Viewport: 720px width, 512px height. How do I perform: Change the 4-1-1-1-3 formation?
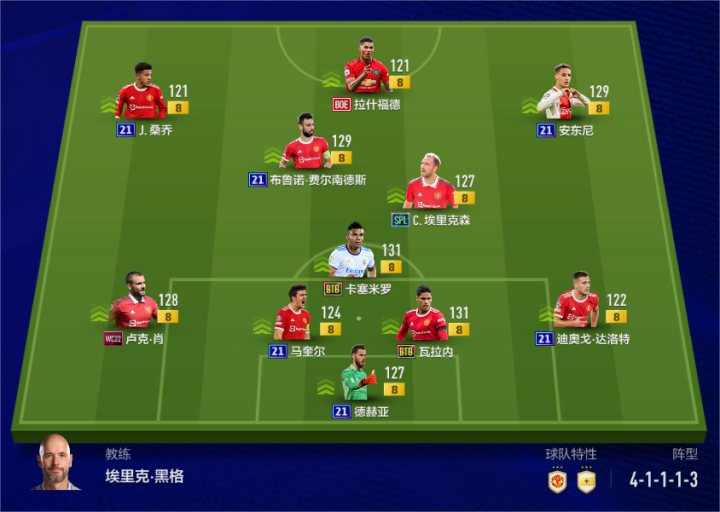(663, 479)
